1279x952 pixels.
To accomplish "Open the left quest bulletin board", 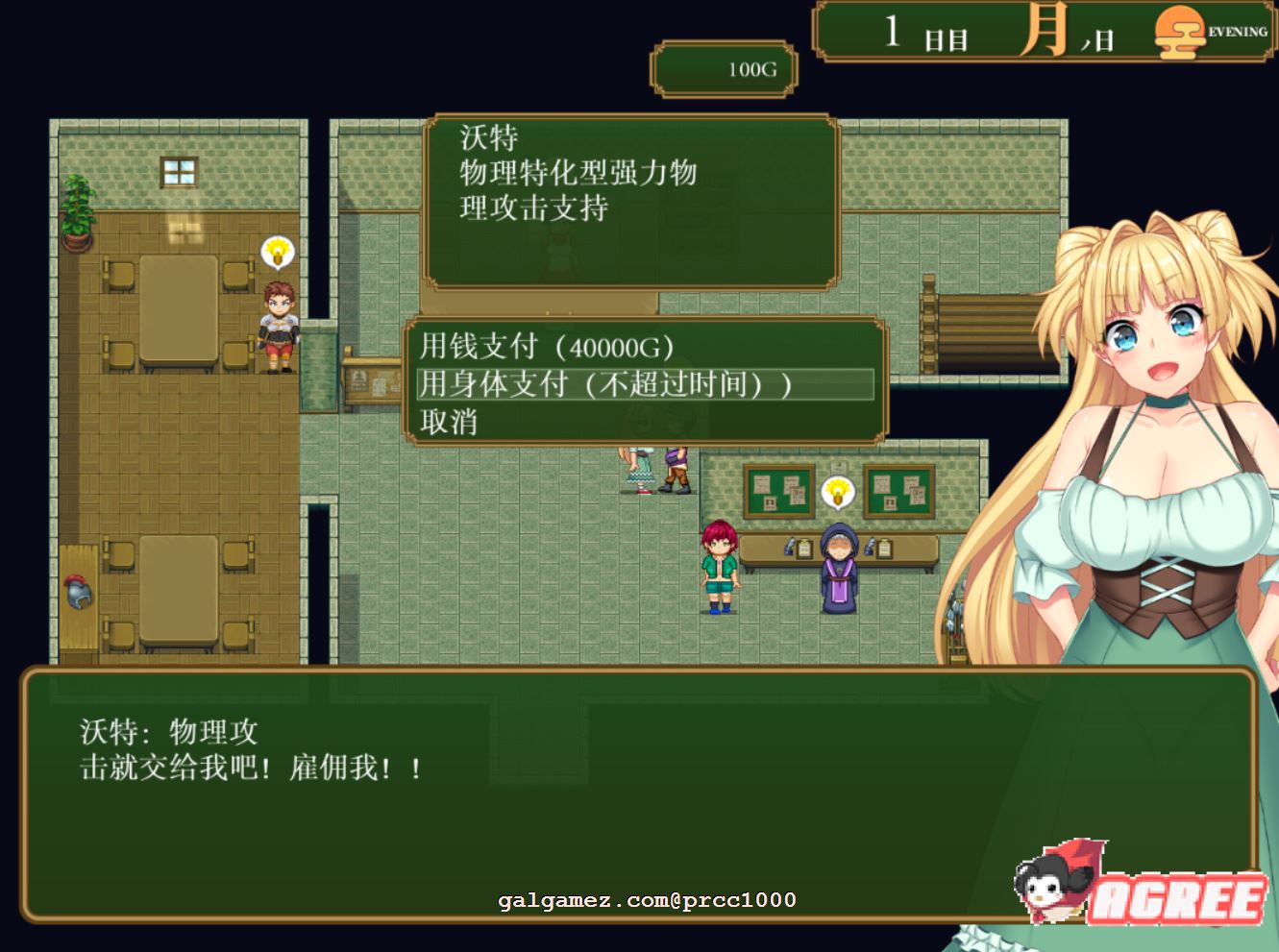I will click(x=778, y=491).
